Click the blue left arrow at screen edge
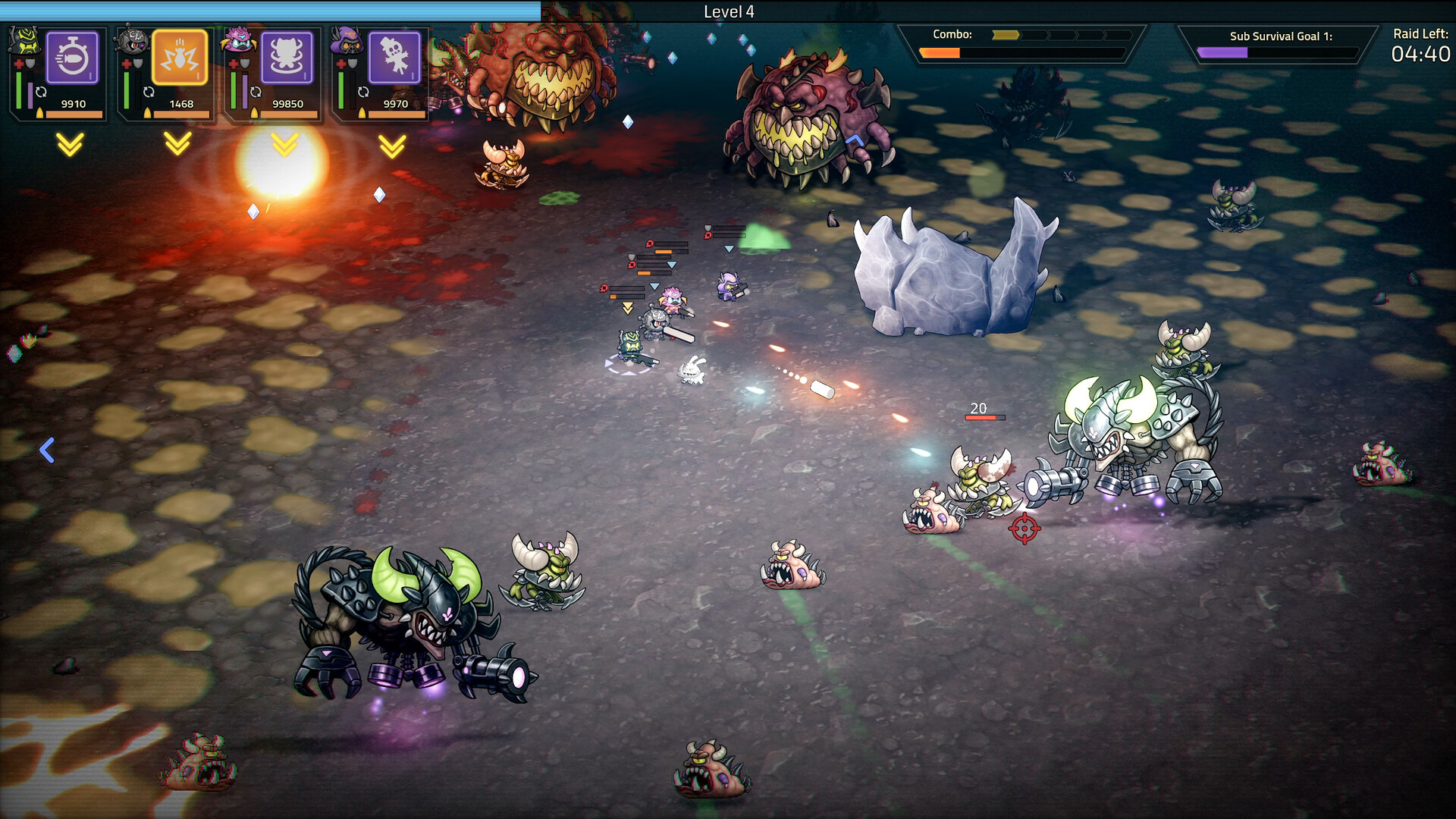Image resolution: width=1456 pixels, height=819 pixels. (x=48, y=450)
